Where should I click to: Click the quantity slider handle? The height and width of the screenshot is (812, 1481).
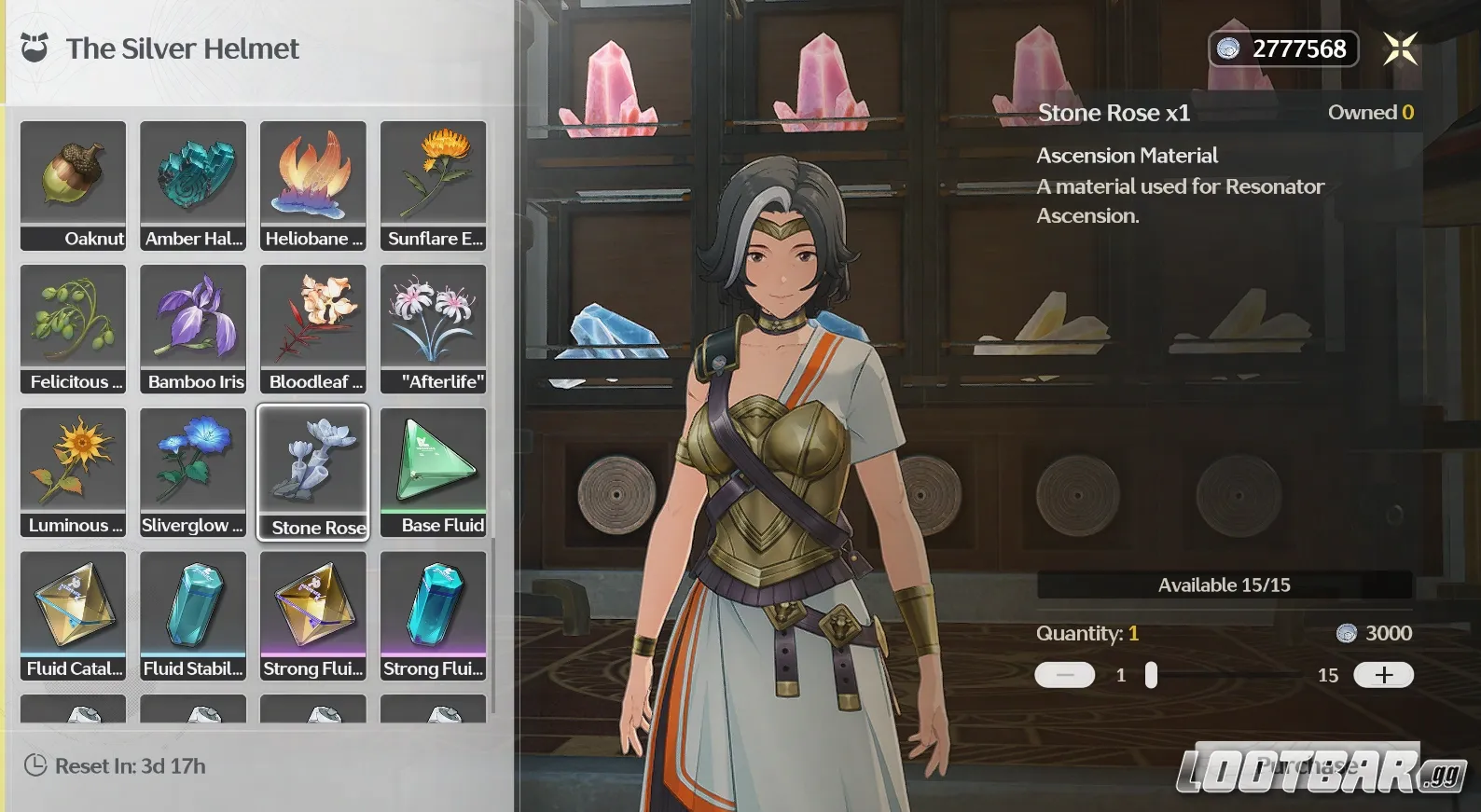(x=1151, y=675)
